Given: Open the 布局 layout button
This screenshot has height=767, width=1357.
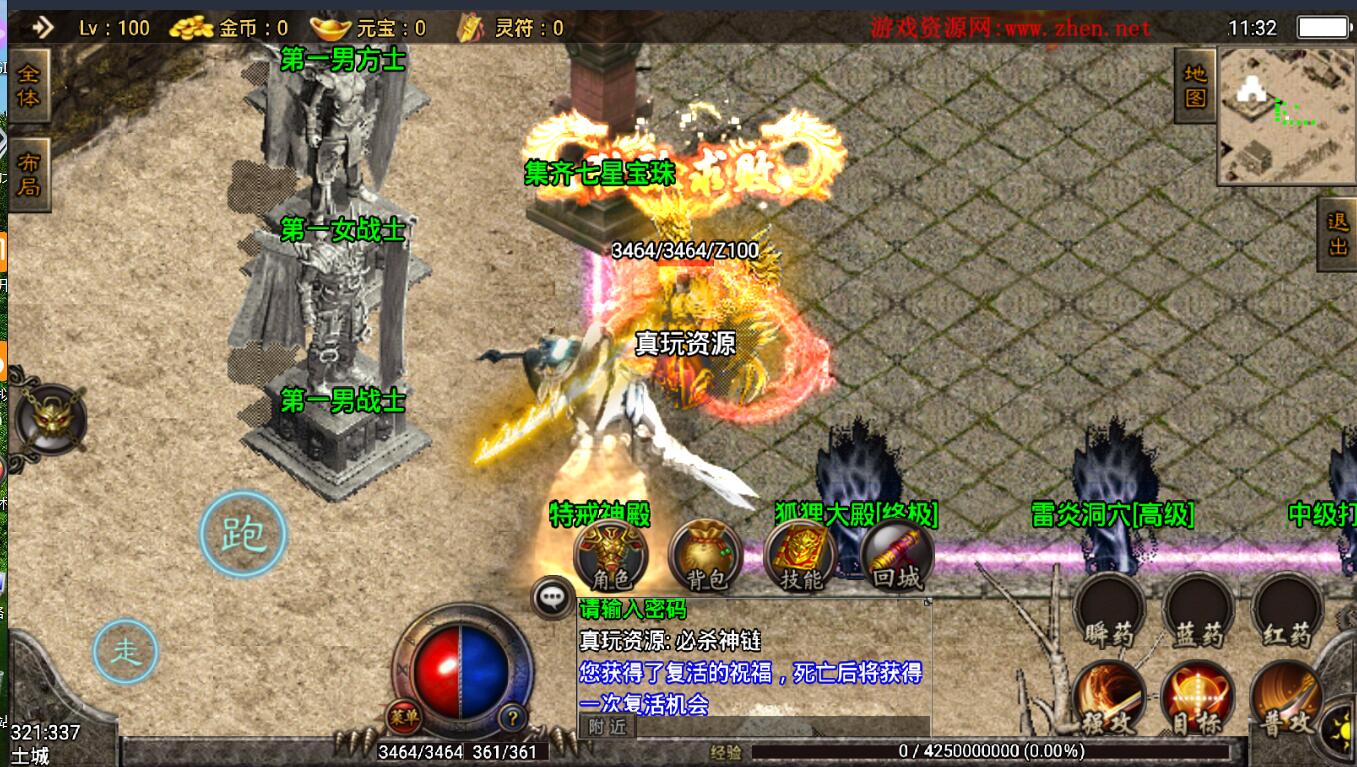Looking at the screenshot, I should [x=28, y=174].
